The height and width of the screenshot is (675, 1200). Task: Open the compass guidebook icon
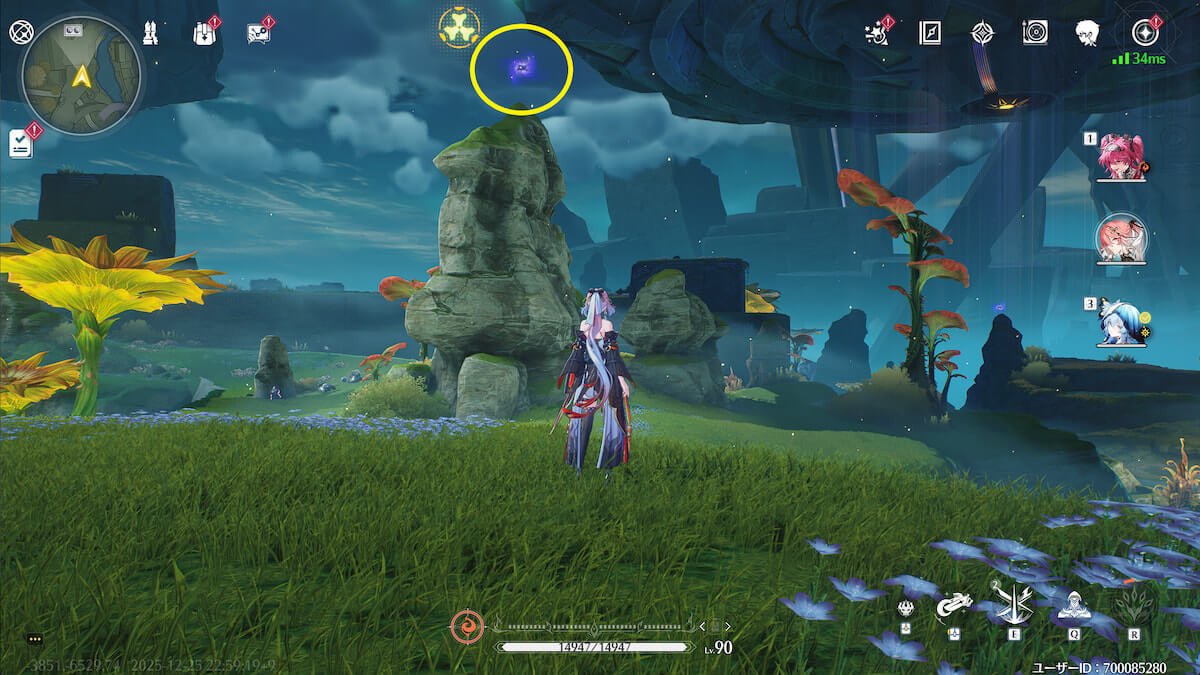pyautogui.click(x=930, y=33)
